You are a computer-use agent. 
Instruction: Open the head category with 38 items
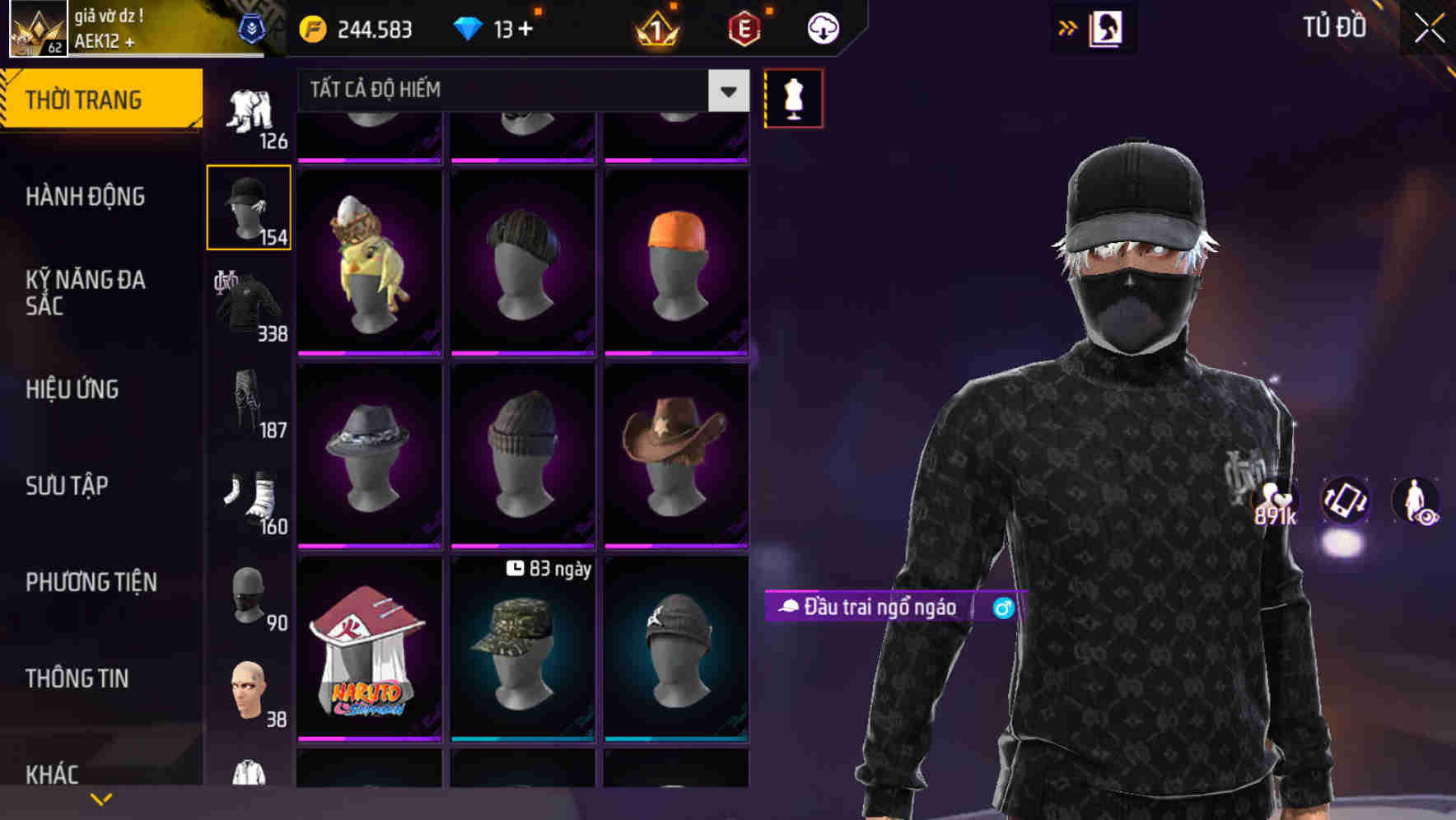pos(249,690)
